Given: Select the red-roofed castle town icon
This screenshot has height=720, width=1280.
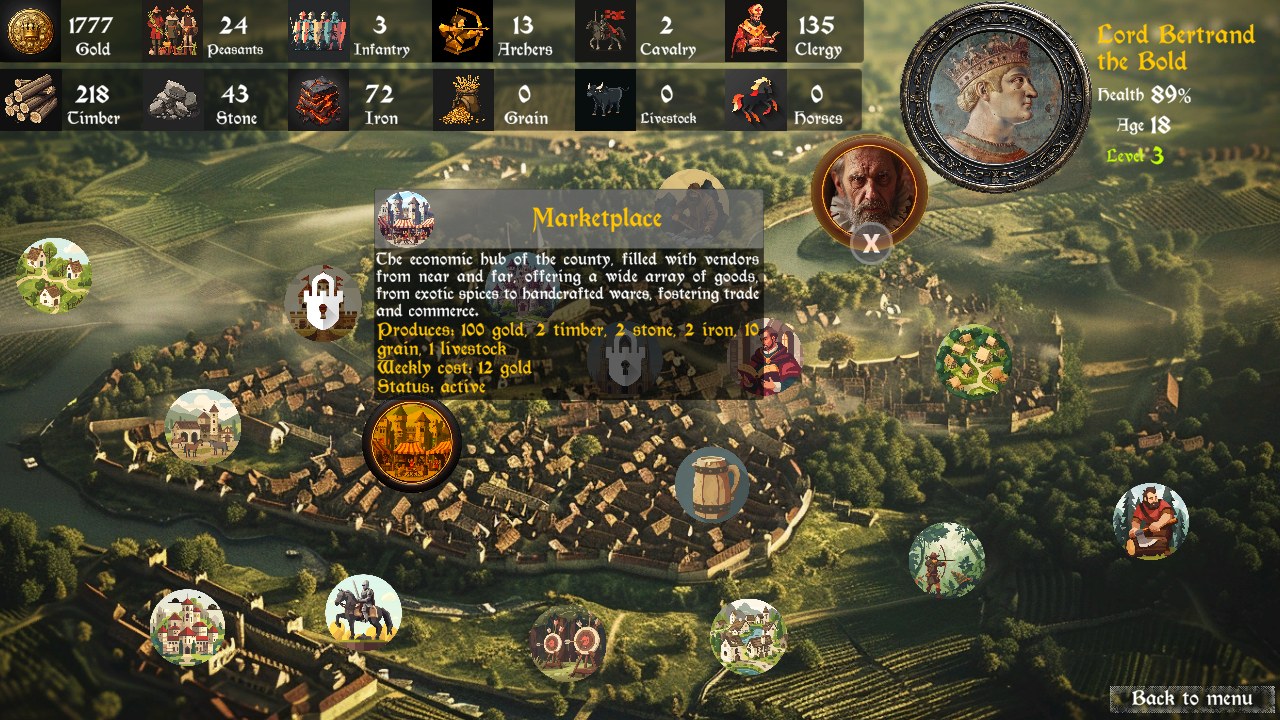Looking at the screenshot, I should 190,628.
